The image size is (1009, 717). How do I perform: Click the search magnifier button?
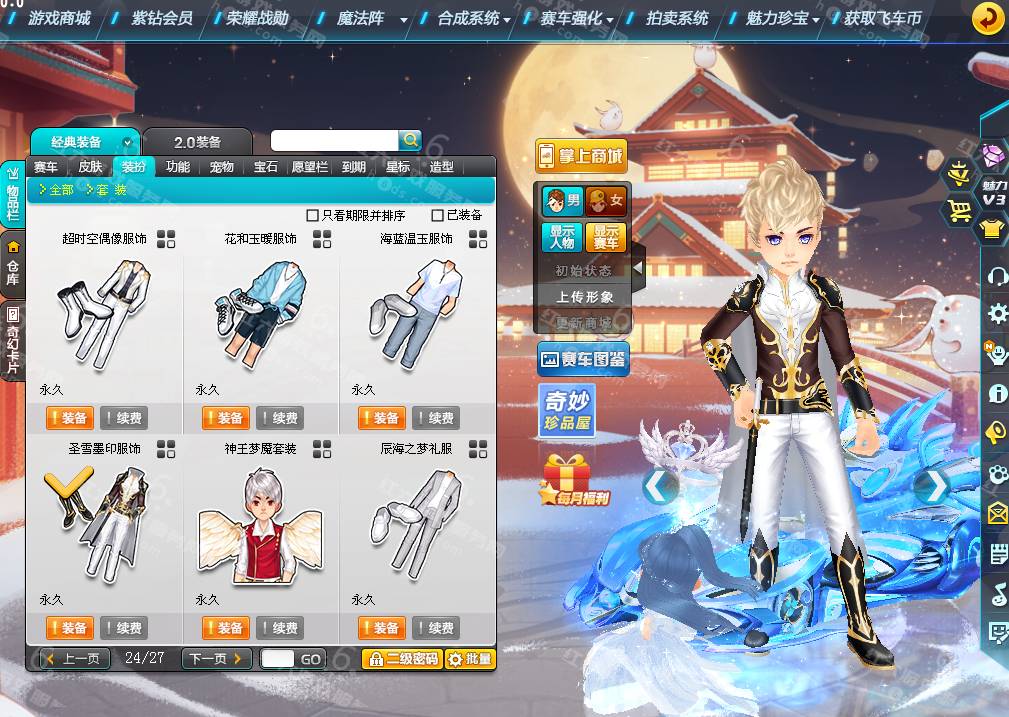coord(410,140)
